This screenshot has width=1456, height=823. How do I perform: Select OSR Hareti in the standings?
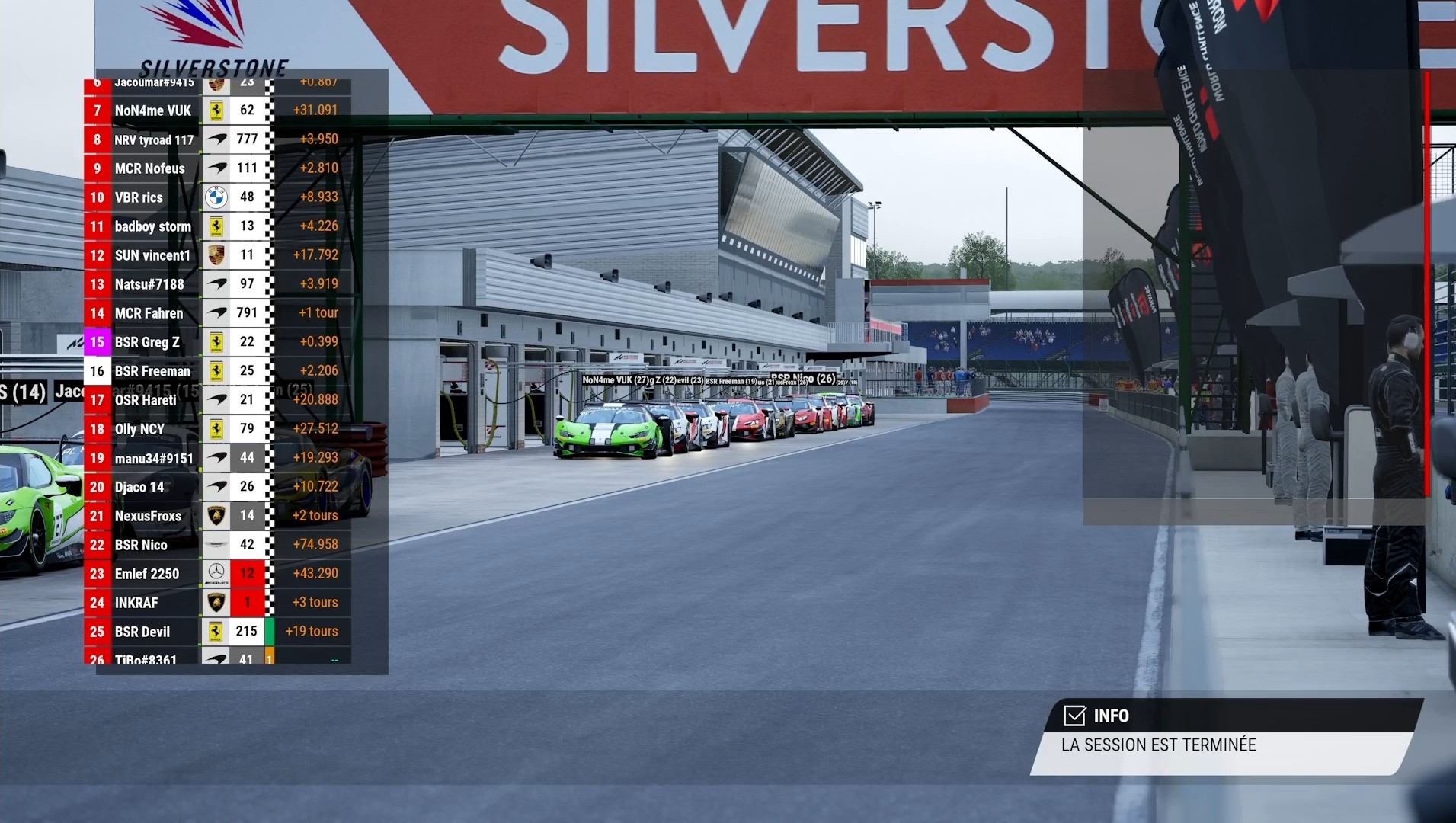coord(146,400)
